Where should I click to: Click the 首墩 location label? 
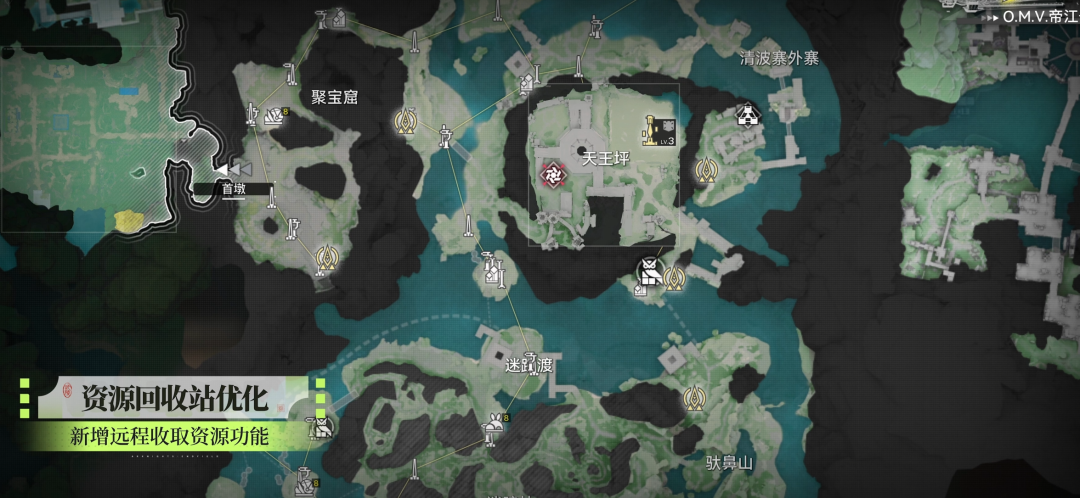click(x=233, y=188)
